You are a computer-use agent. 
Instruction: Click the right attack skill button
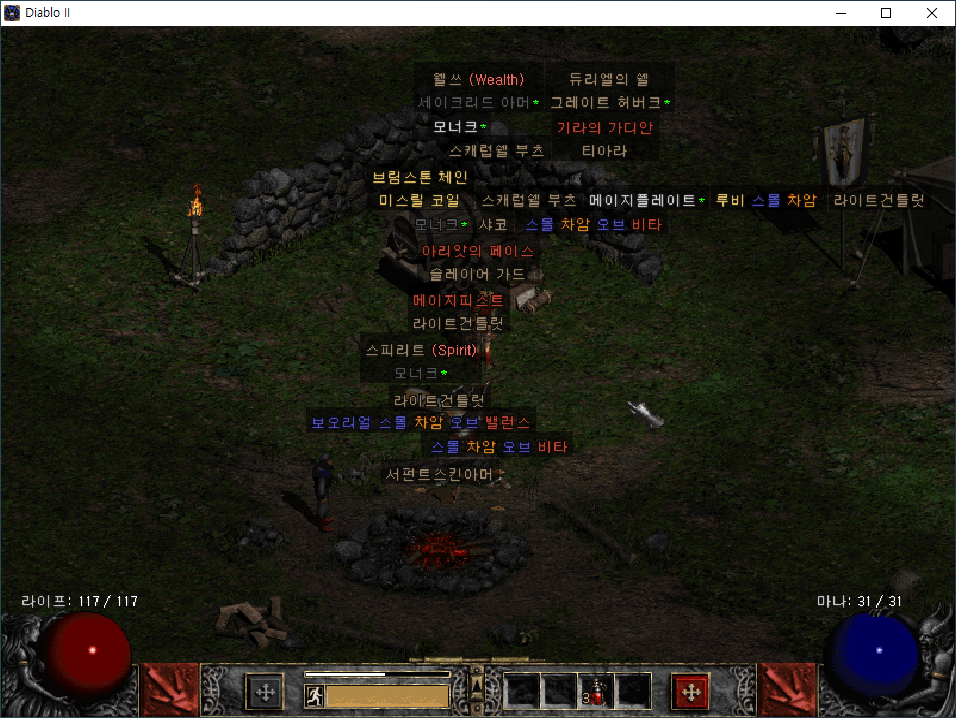tap(787, 691)
